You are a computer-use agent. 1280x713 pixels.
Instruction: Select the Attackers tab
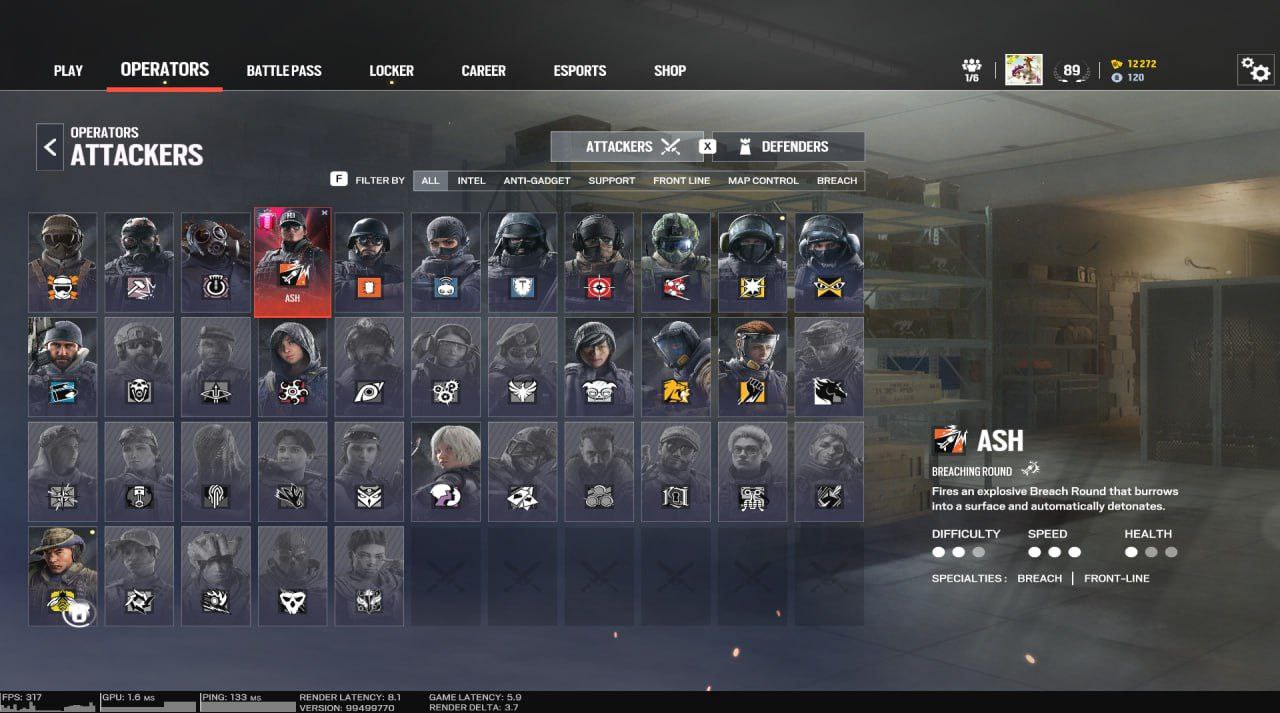click(627, 147)
